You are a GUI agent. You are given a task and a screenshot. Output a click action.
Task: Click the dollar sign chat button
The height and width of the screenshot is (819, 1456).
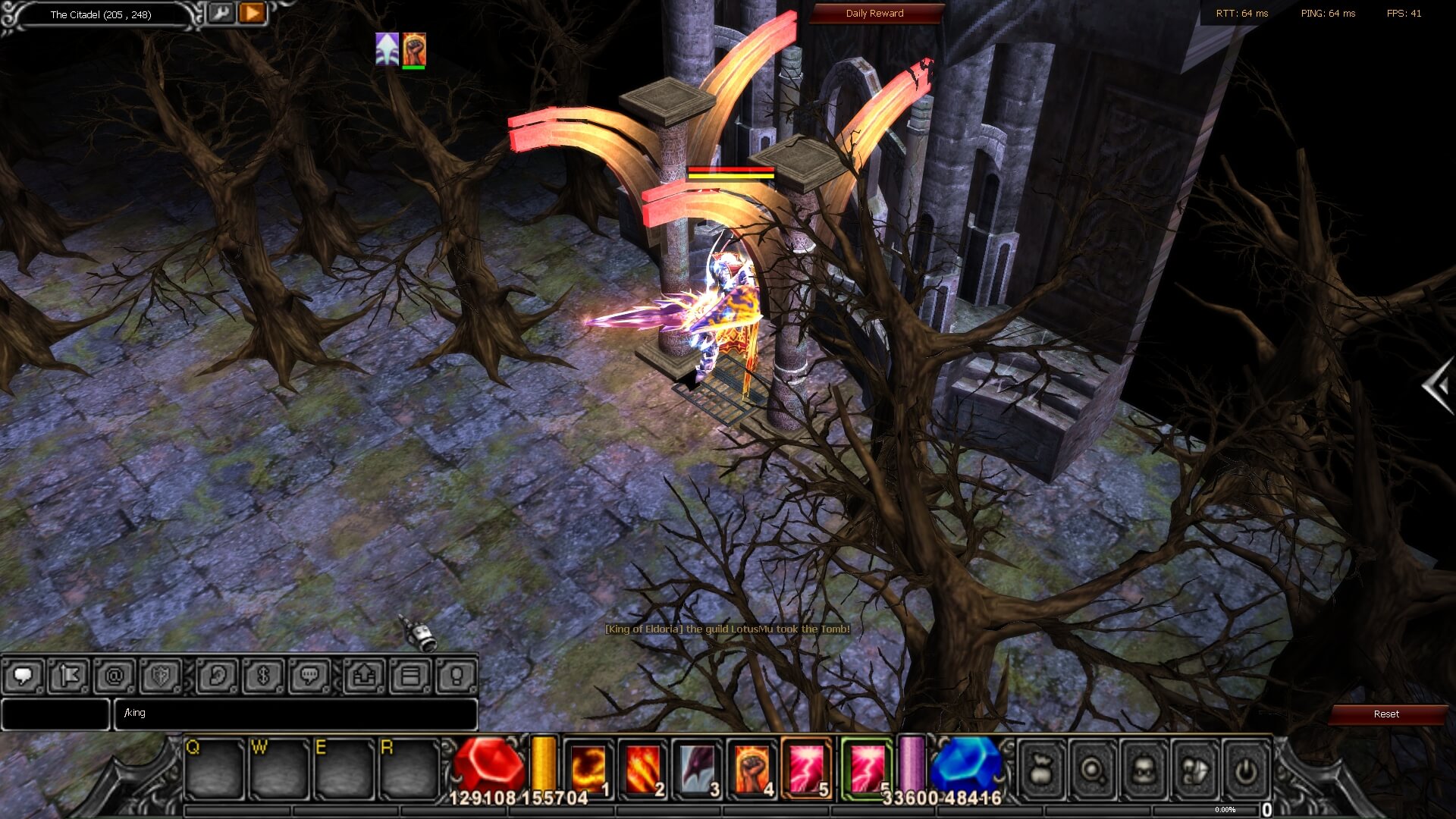[263, 676]
